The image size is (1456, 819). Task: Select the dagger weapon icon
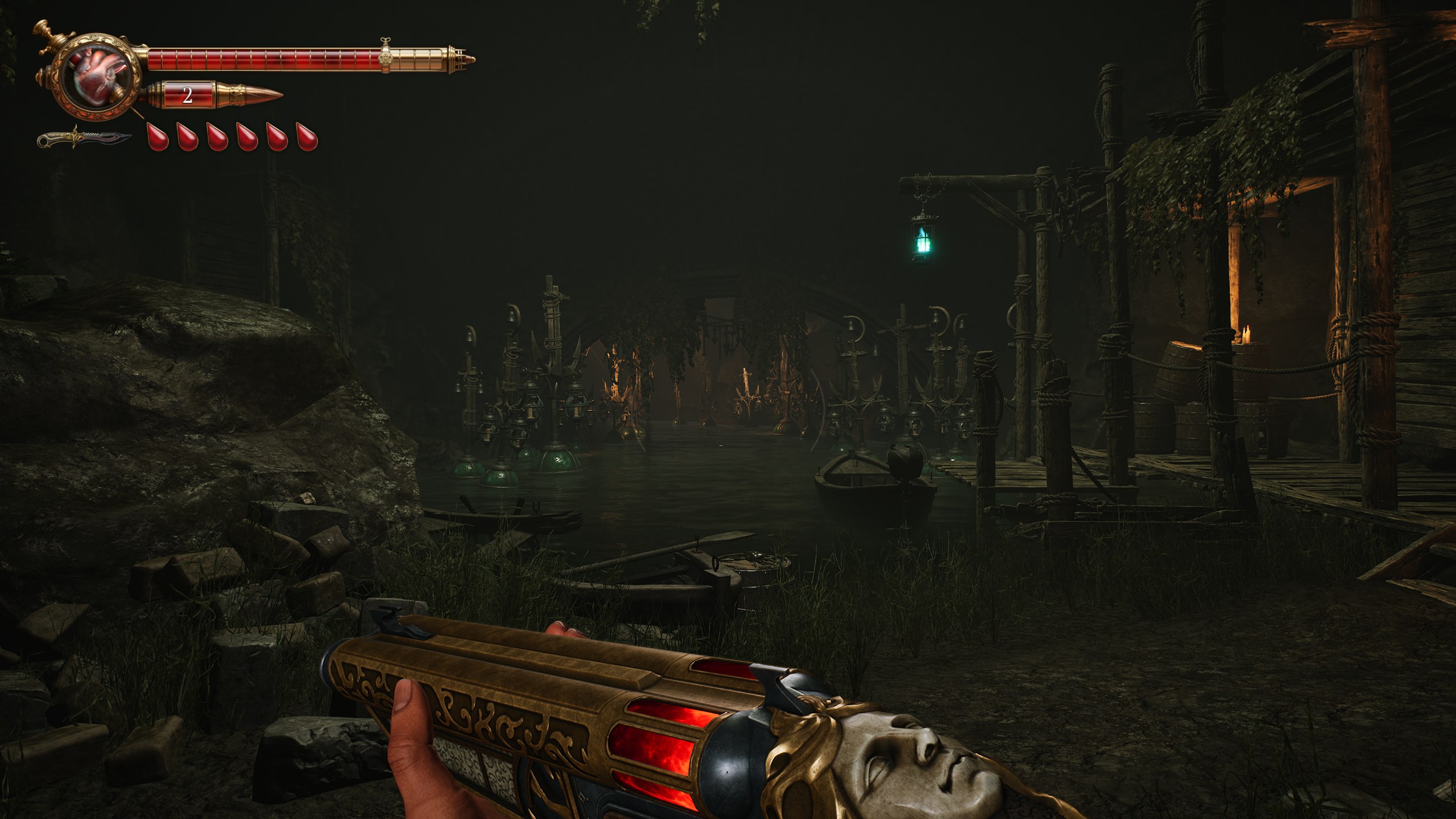[x=84, y=138]
